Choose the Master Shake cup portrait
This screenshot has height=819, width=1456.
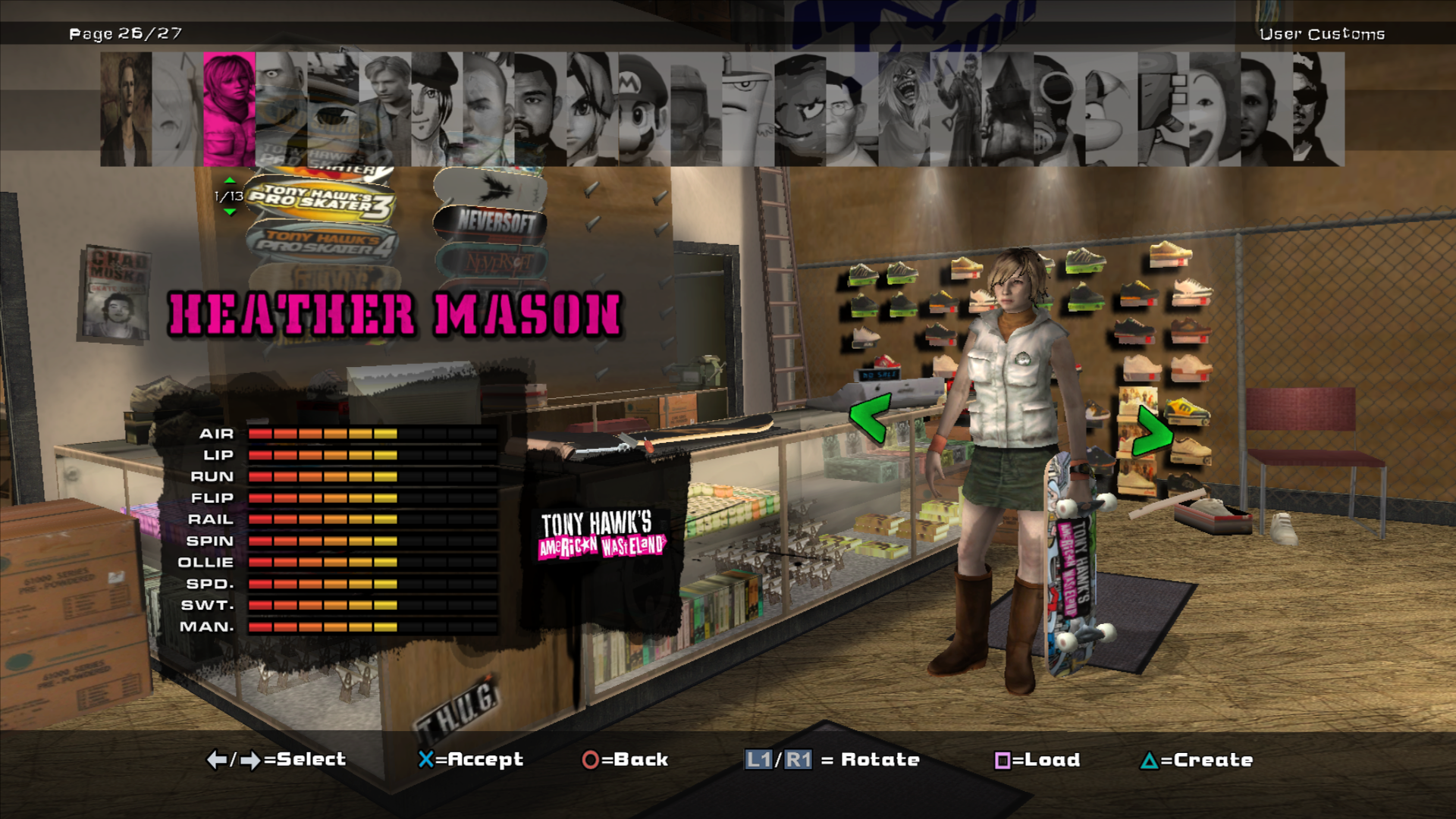pyautogui.click(x=748, y=109)
